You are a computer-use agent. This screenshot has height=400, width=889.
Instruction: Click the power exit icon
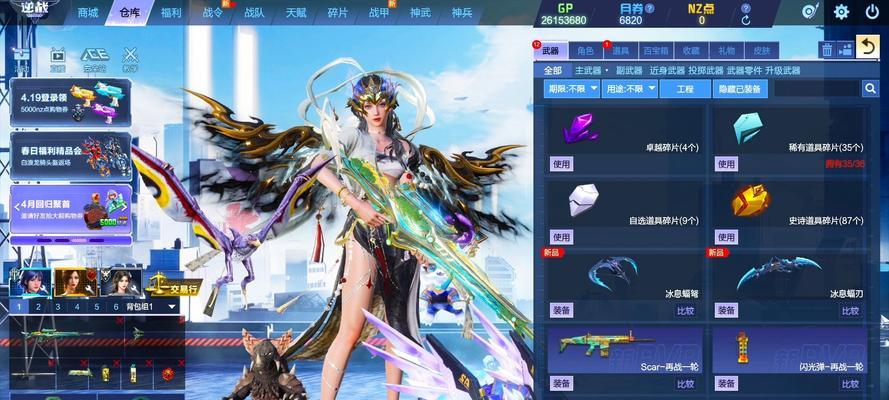(x=871, y=12)
